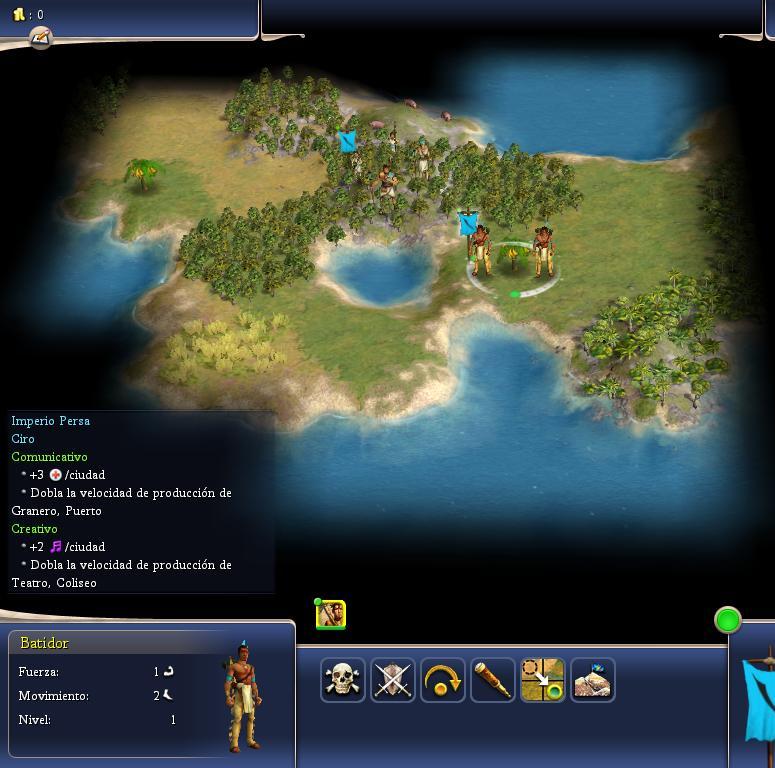The image size is (775, 768).
Task: Fortify the scout with the crossed swords icon
Action: (393, 680)
